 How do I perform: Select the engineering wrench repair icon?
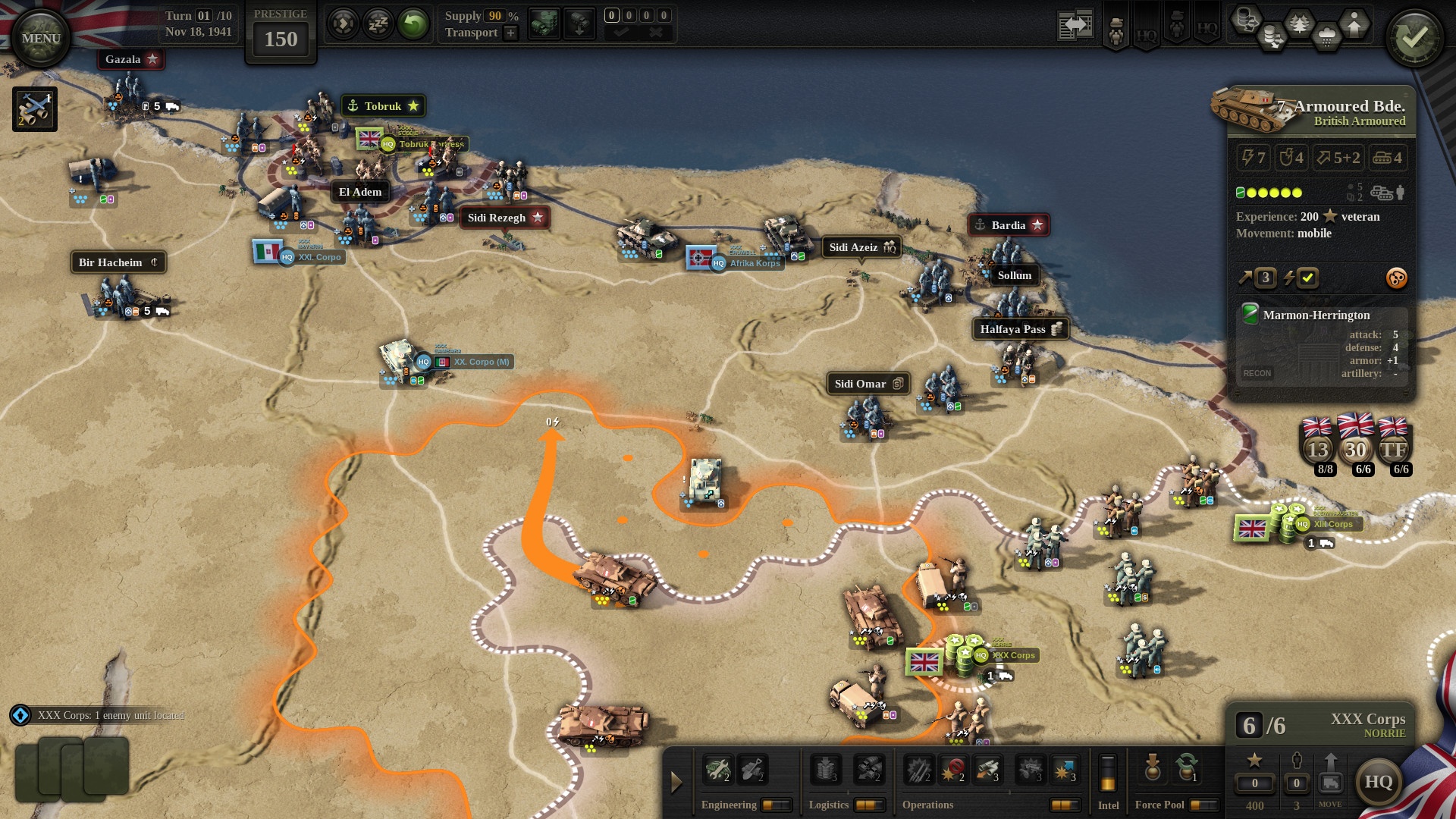pos(718,770)
